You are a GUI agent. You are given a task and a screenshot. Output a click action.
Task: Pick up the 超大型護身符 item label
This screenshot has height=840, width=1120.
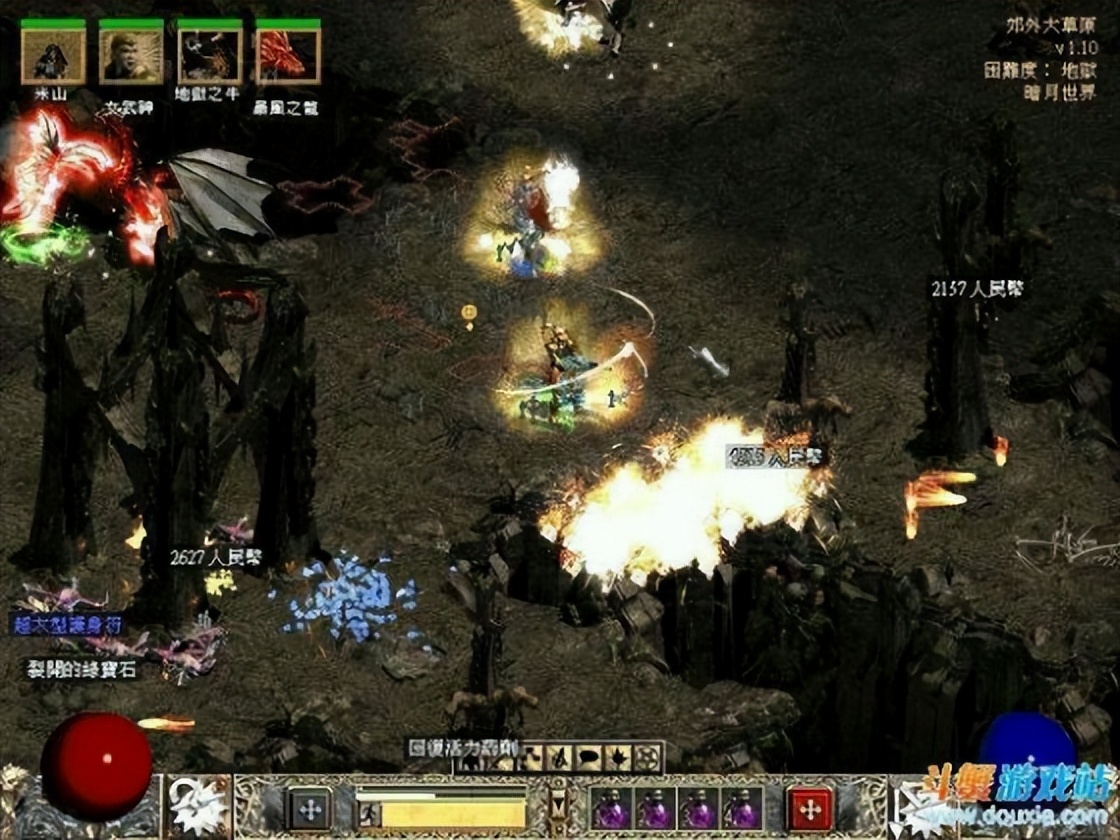pyautogui.click(x=68, y=624)
